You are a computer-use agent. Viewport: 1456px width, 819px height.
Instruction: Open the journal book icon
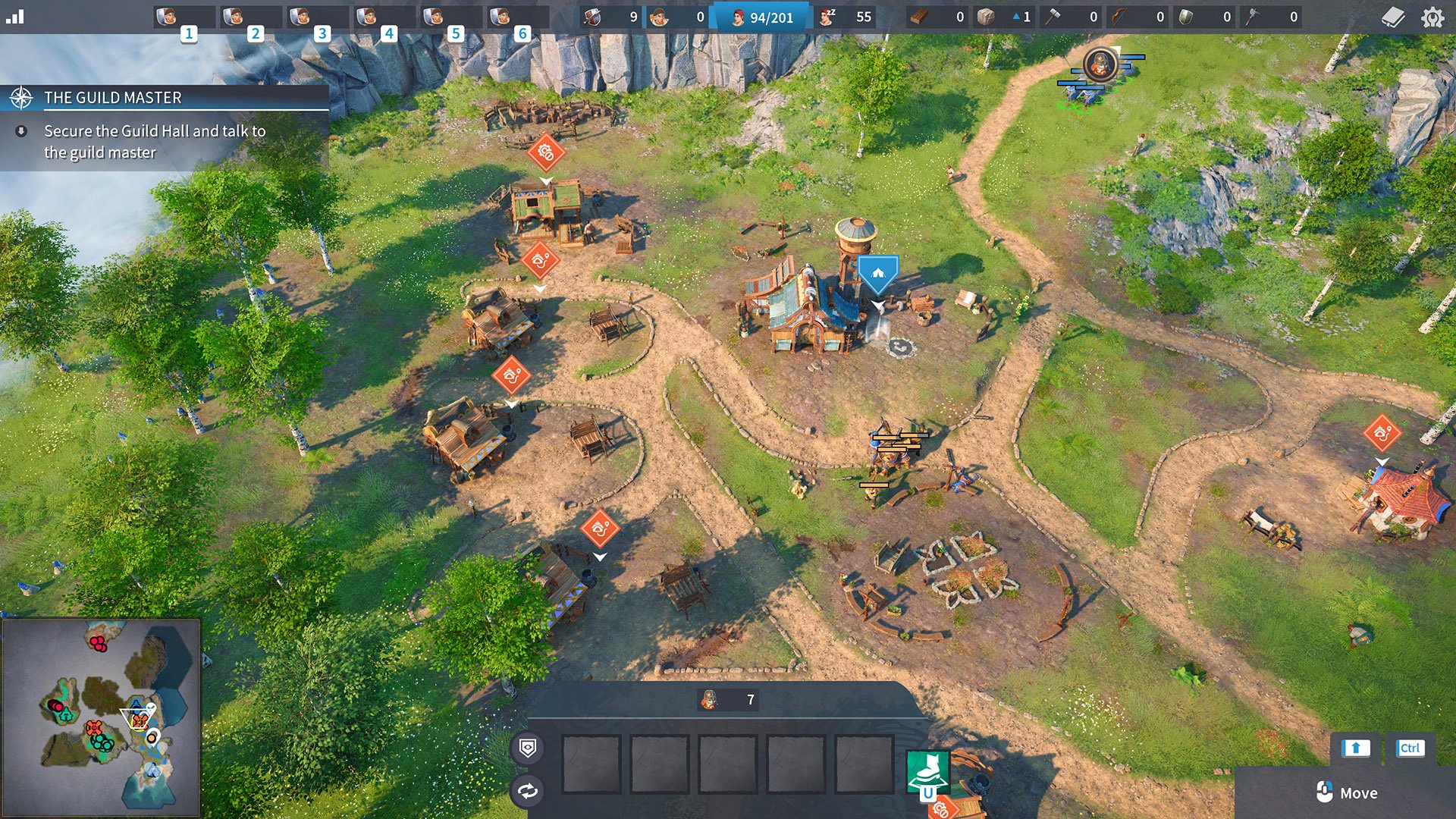coord(1393,17)
